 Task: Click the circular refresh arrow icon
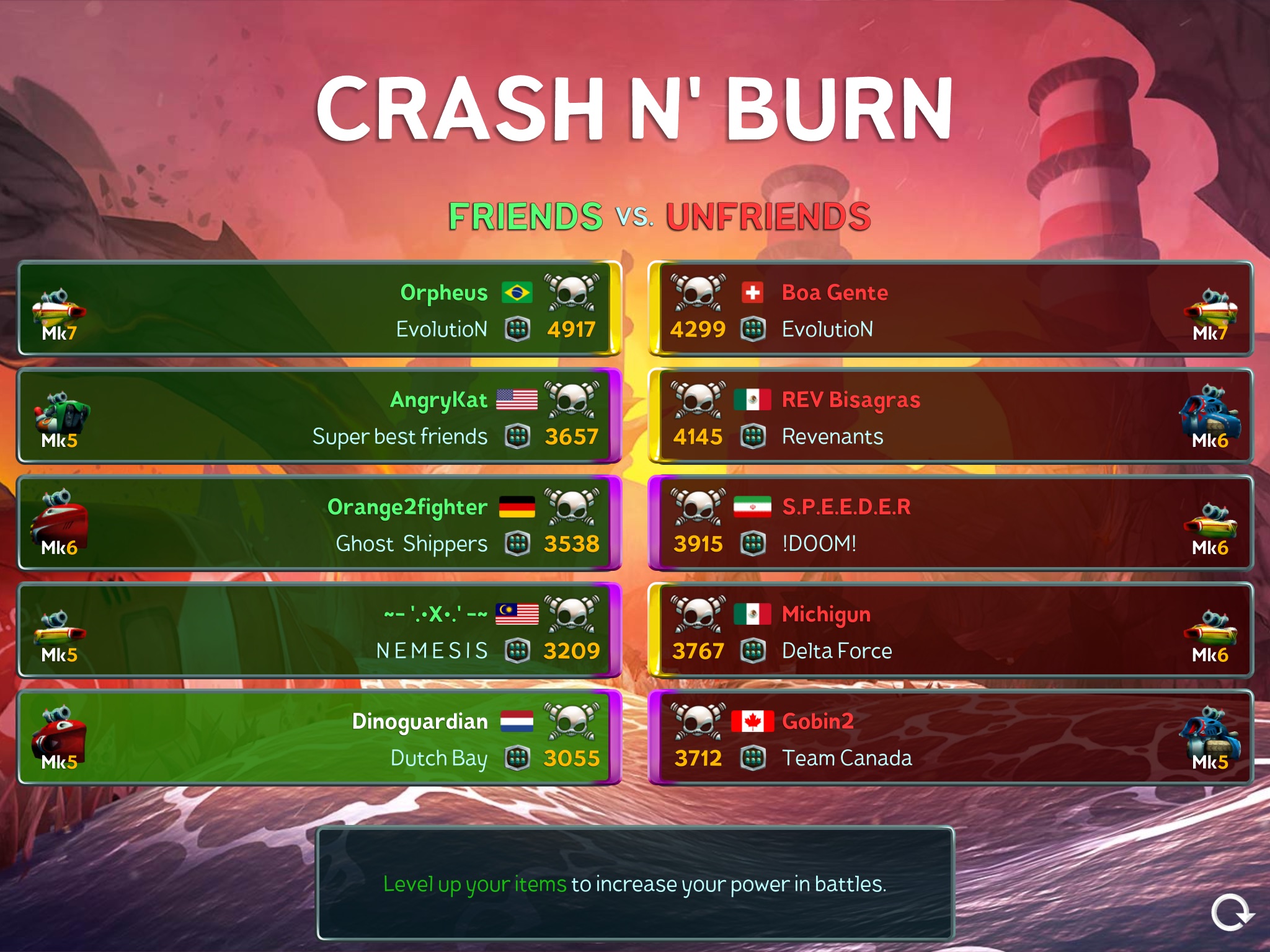click(x=1232, y=912)
